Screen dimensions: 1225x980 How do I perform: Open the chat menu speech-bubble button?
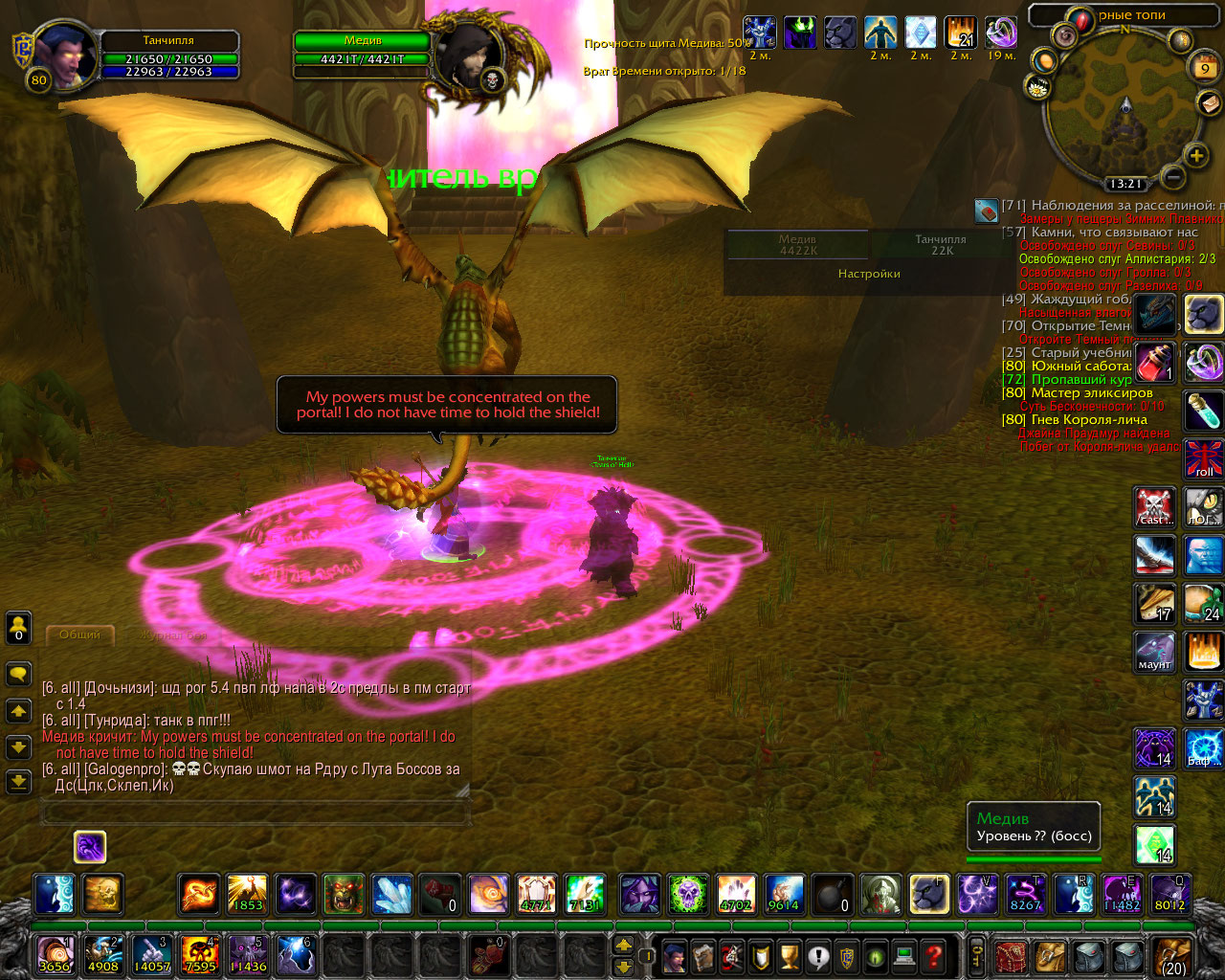click(x=18, y=675)
